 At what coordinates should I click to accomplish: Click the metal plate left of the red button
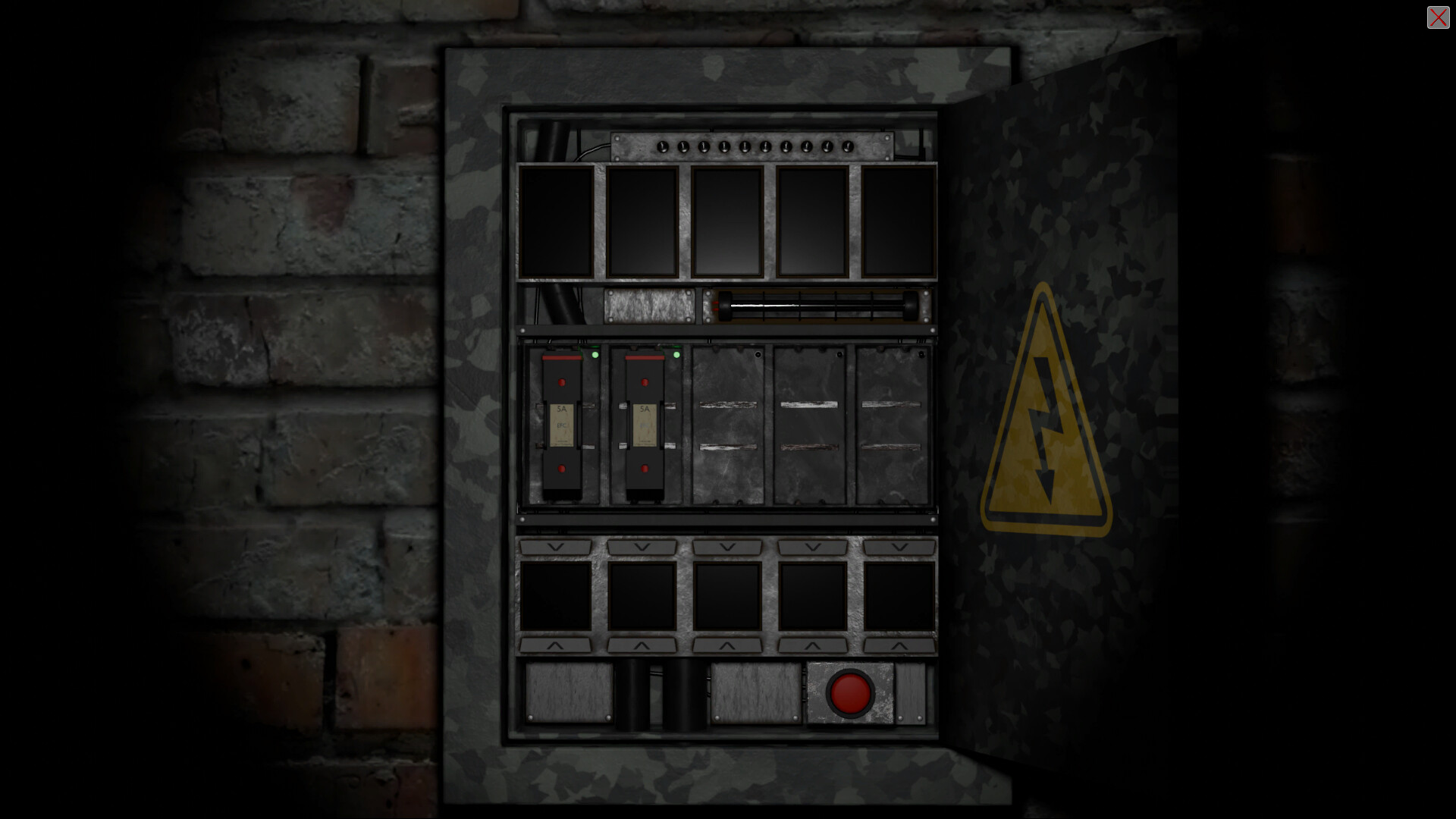(756, 692)
